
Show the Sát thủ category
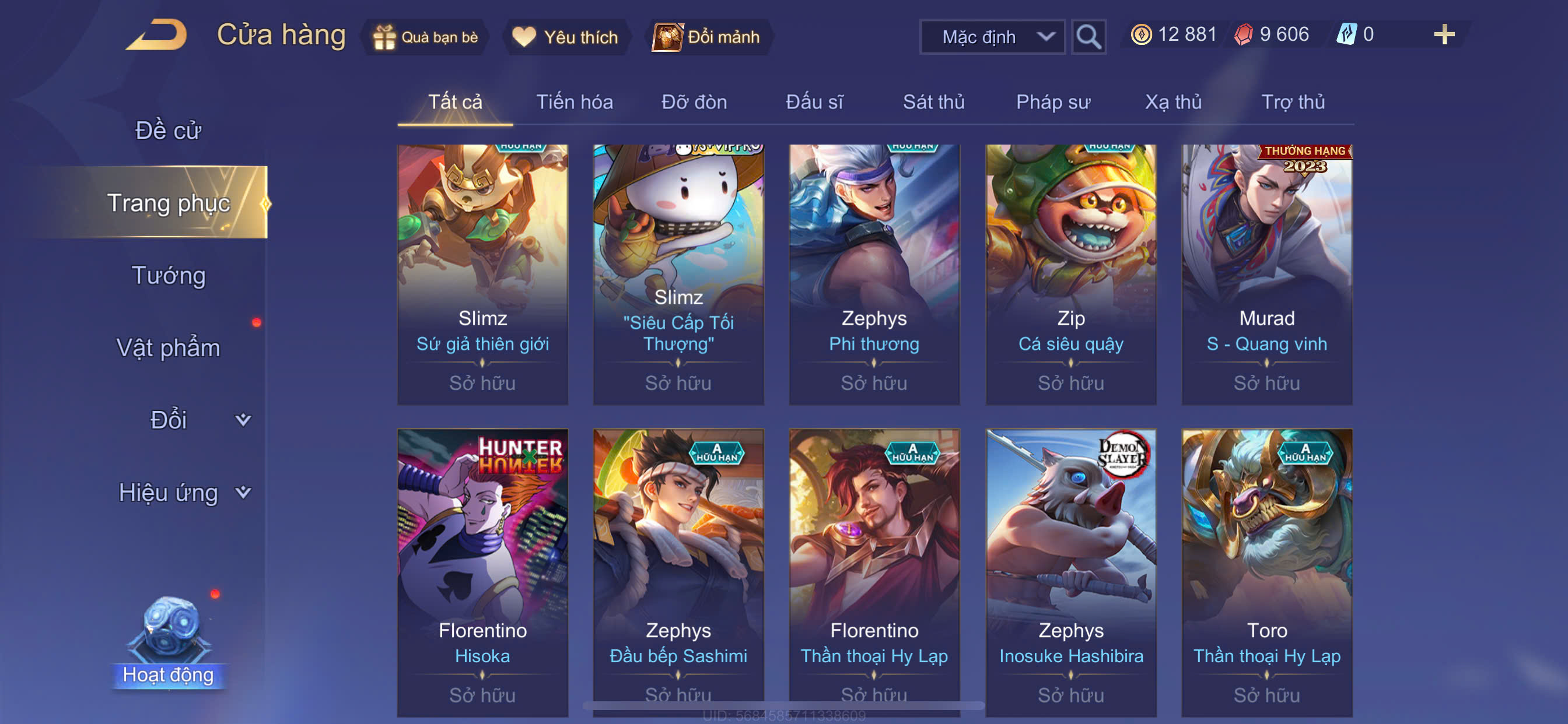coord(933,101)
